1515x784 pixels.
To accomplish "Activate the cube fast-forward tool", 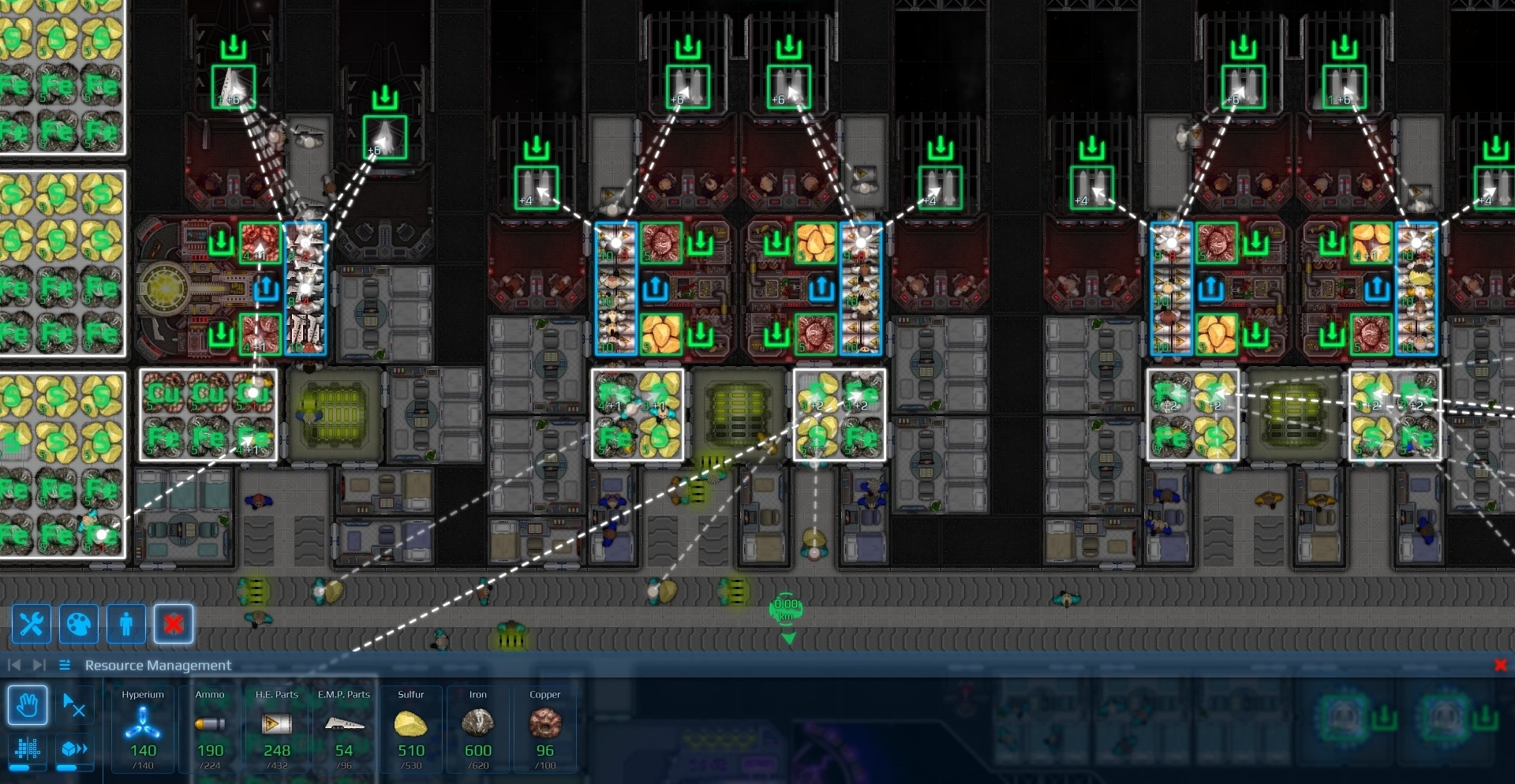I will point(75,749).
